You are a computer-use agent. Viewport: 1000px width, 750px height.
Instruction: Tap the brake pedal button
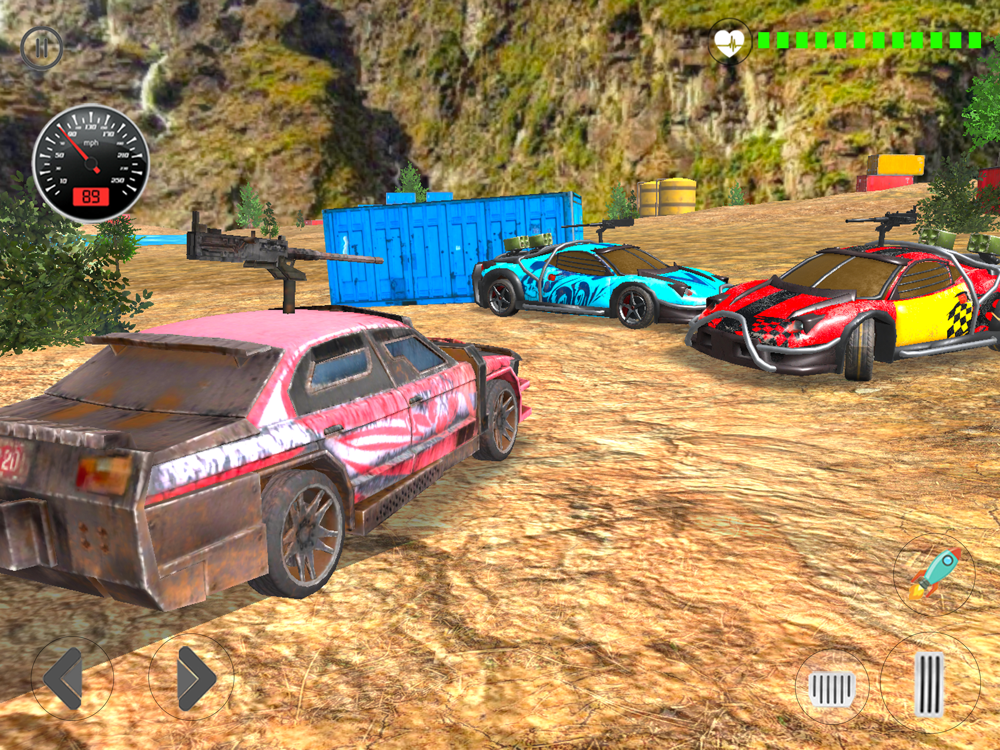pos(832,687)
